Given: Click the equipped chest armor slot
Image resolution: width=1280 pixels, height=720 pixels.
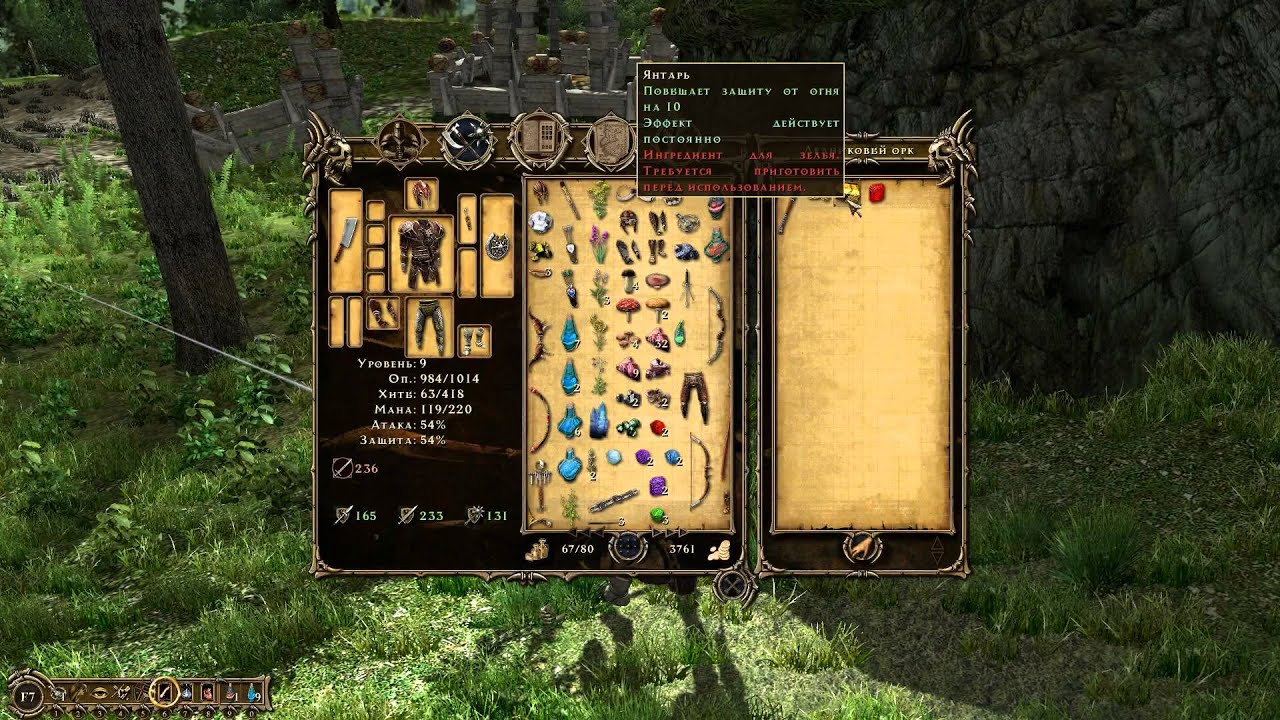Looking at the screenshot, I should (420, 254).
